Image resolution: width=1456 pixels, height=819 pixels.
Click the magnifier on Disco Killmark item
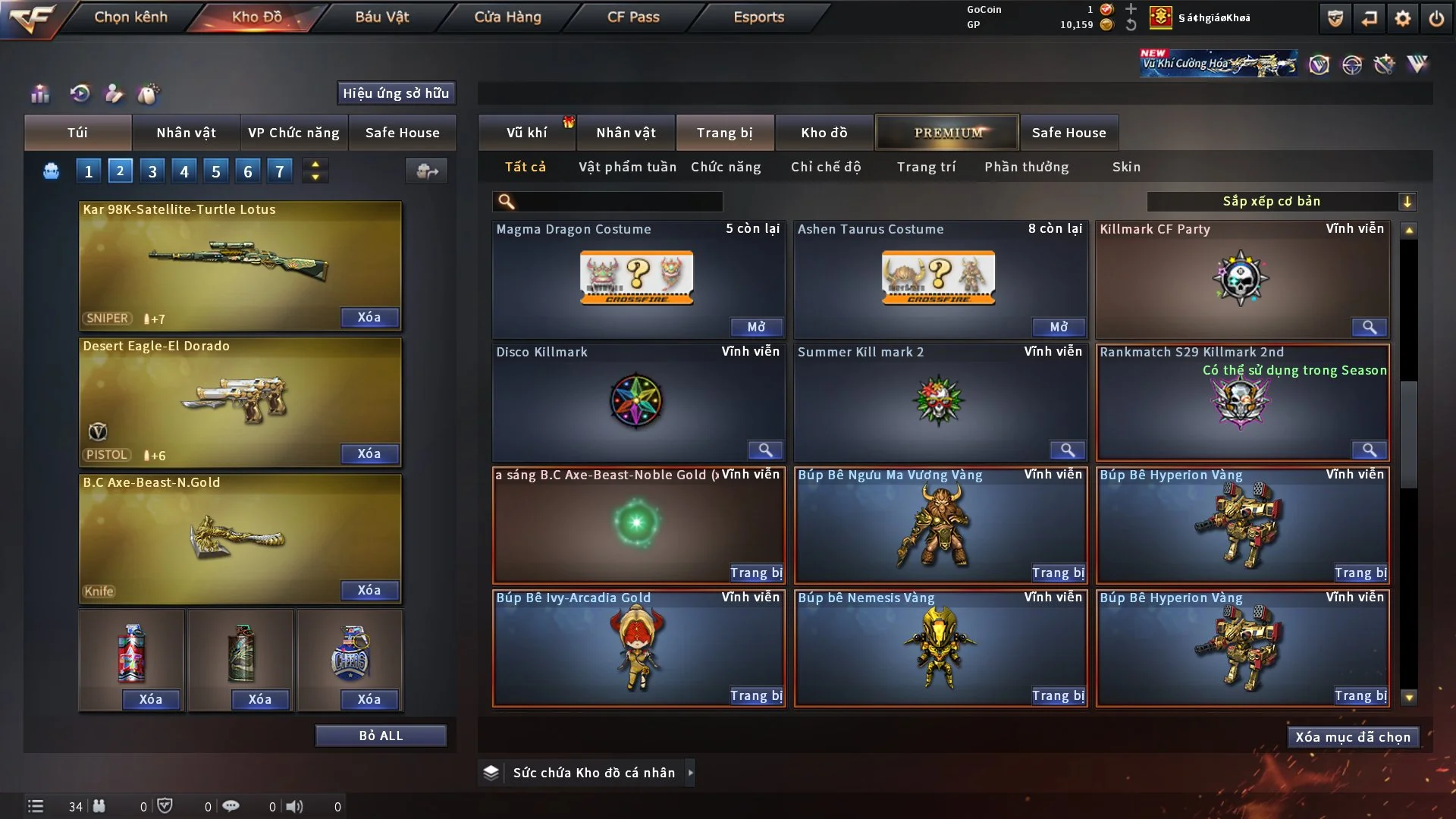tap(765, 450)
